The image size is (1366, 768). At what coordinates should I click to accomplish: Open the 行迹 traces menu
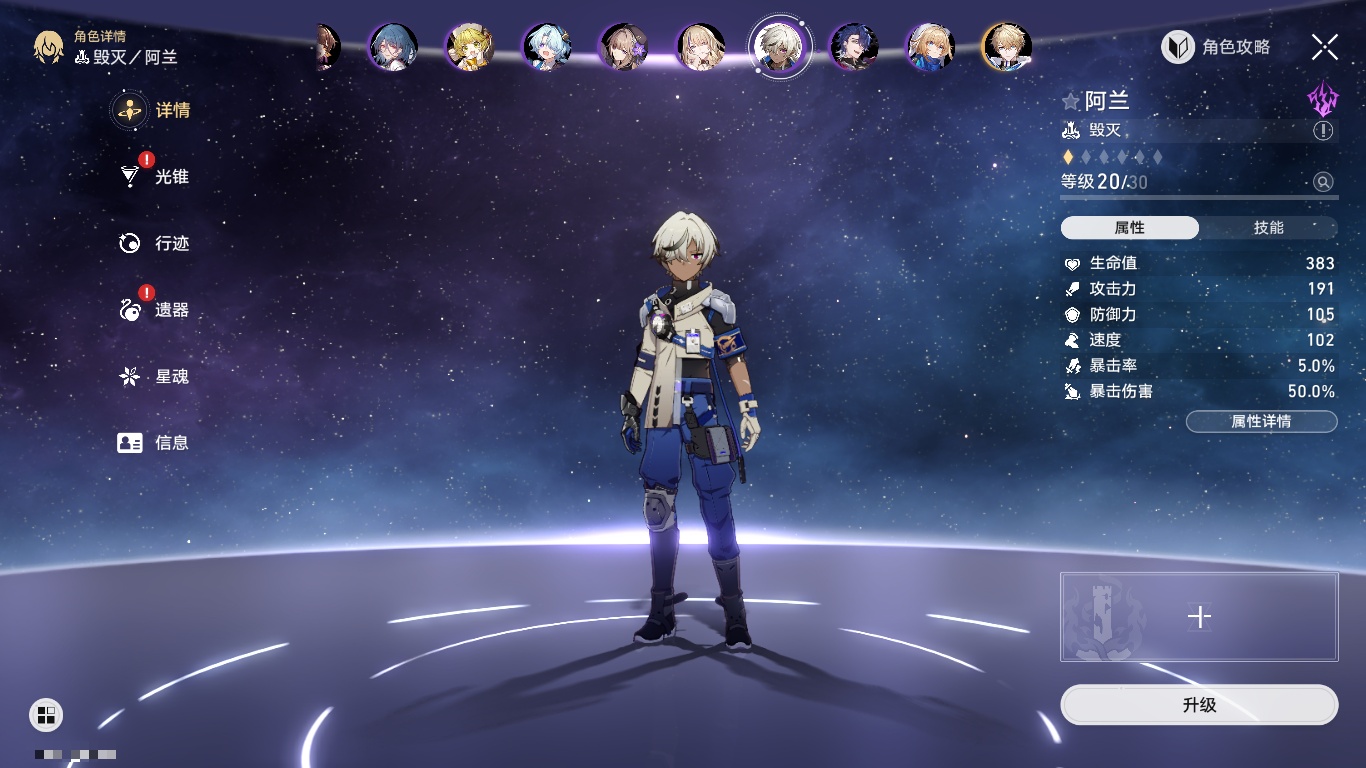click(x=153, y=243)
